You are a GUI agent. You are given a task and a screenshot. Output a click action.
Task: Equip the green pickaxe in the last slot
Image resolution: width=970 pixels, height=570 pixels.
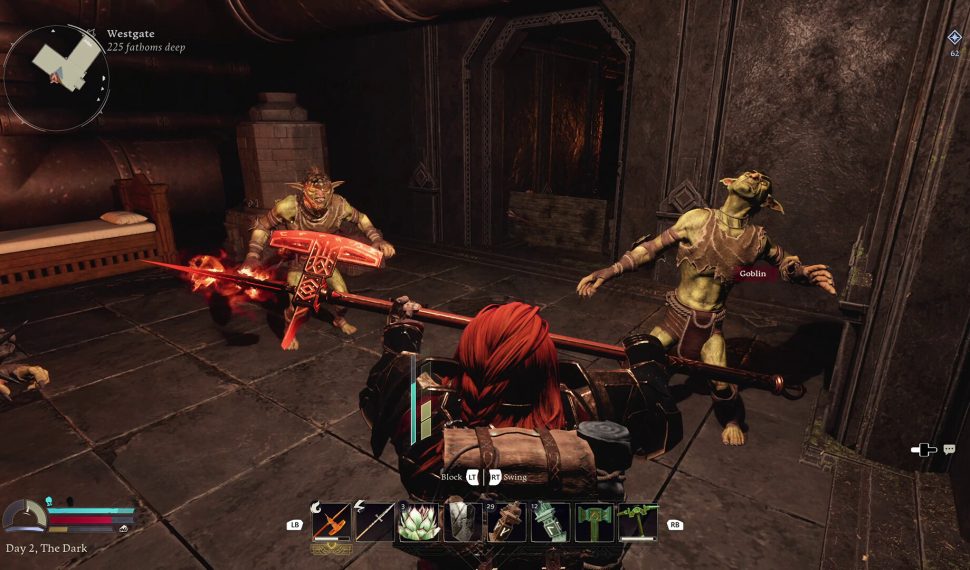click(x=638, y=522)
